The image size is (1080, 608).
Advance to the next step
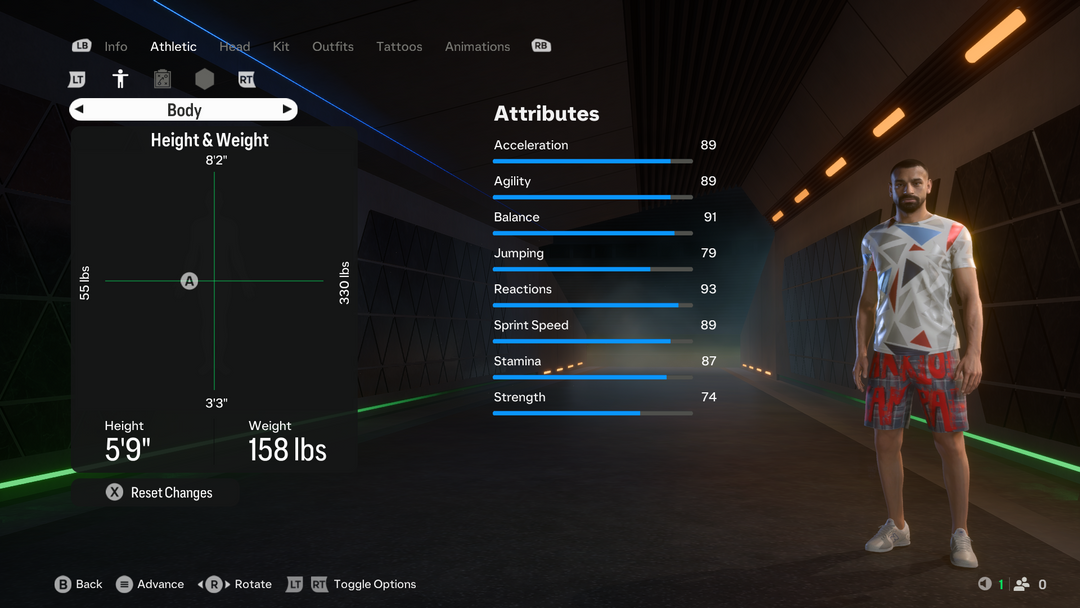pos(150,584)
